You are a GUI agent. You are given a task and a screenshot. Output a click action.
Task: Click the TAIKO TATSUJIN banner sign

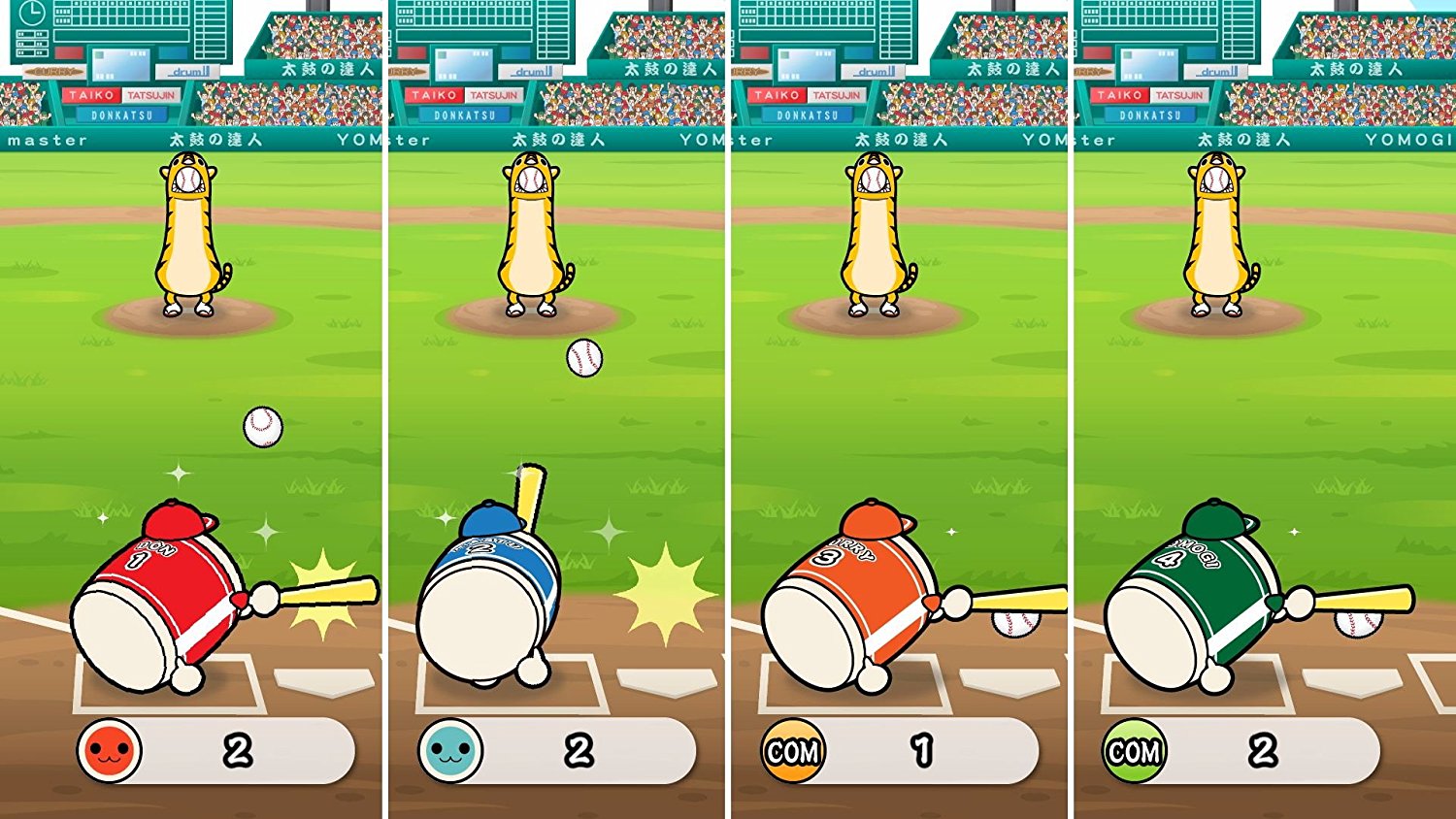point(121,94)
